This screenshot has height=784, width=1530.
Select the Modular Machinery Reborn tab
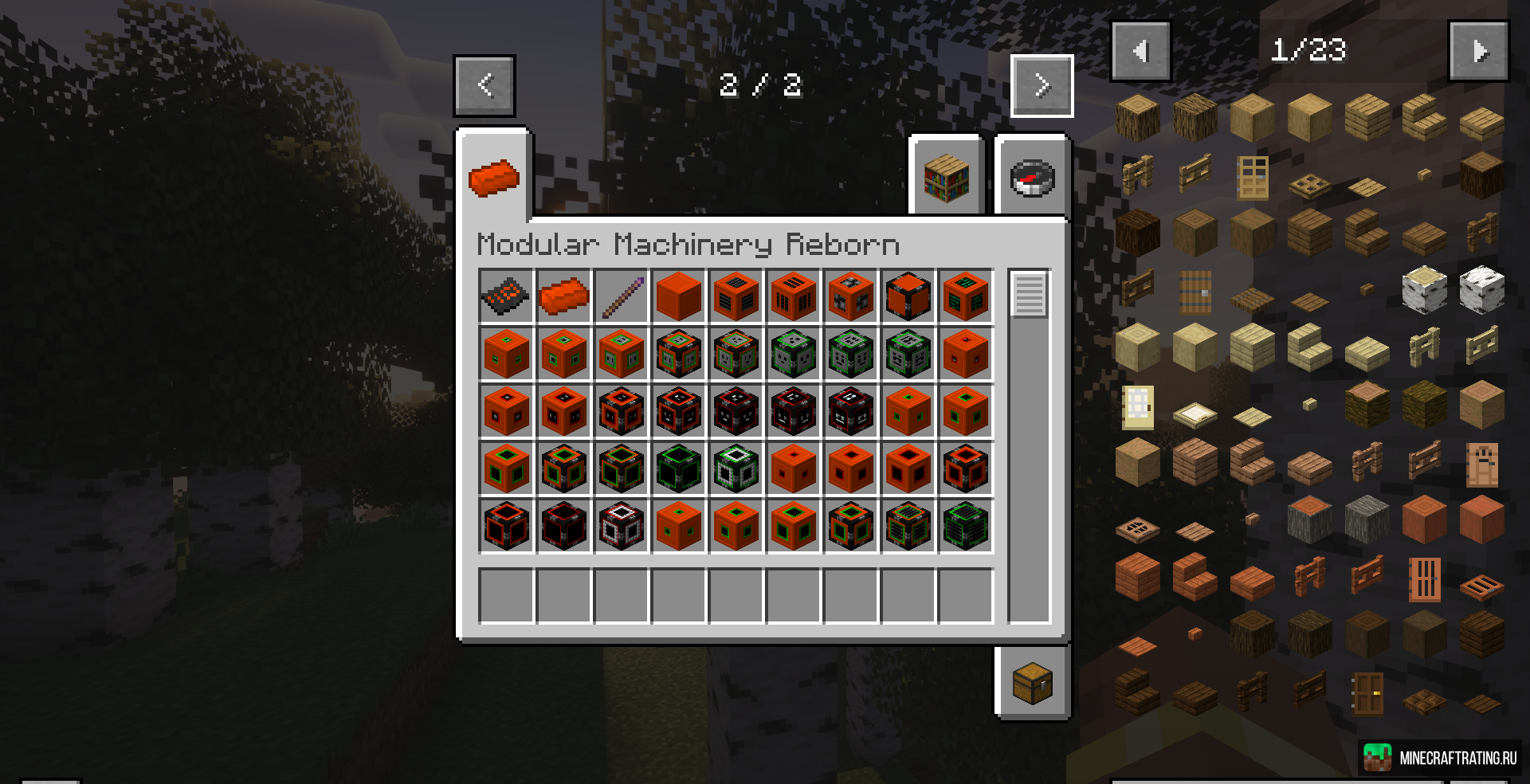(x=494, y=177)
